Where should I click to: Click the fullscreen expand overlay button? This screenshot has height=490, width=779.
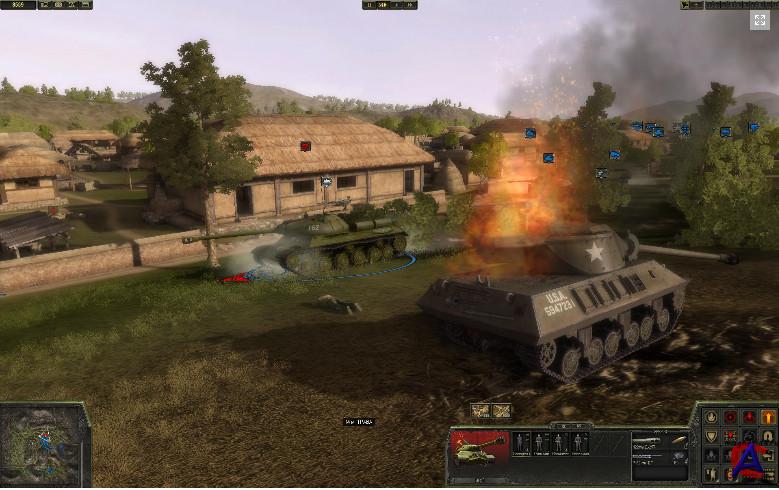pyautogui.click(x=761, y=21)
